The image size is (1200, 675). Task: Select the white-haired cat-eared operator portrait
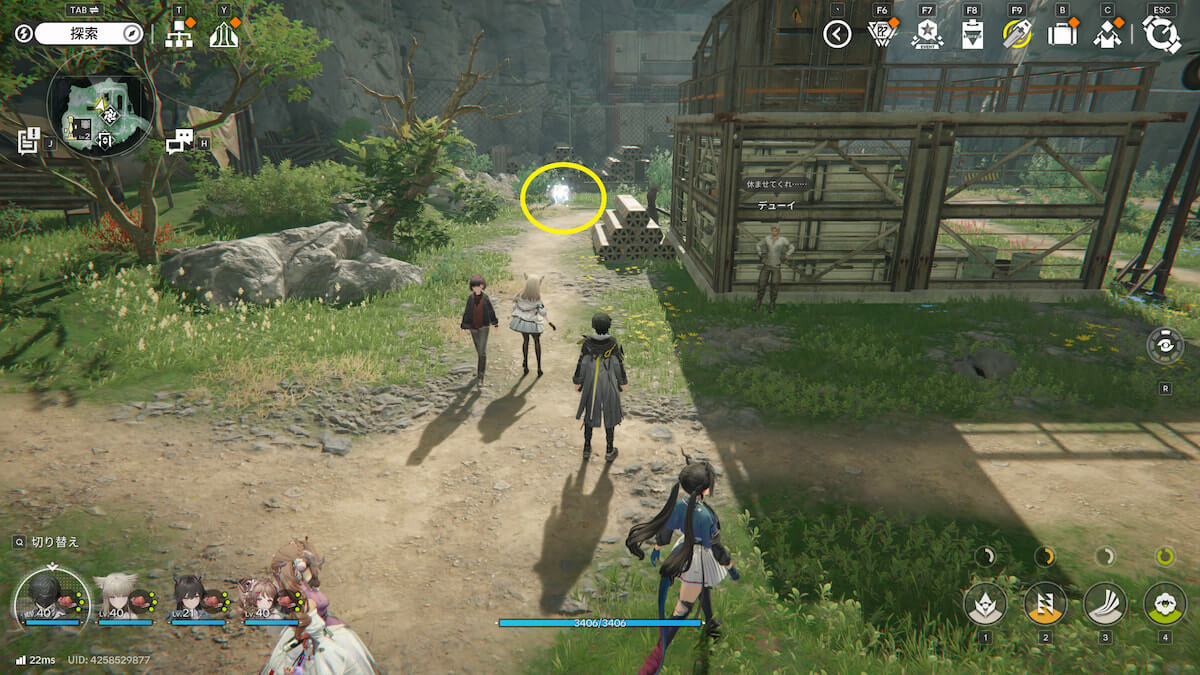[x=118, y=598]
